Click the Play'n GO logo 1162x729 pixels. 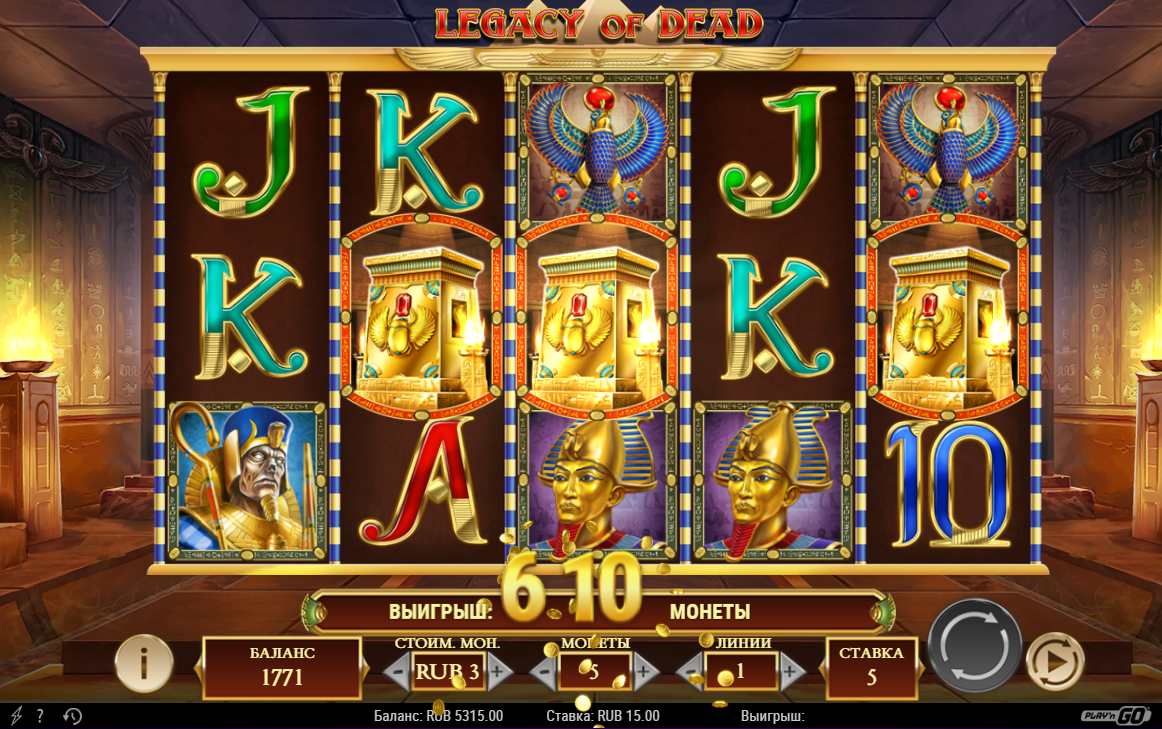pyautogui.click(x=1116, y=715)
